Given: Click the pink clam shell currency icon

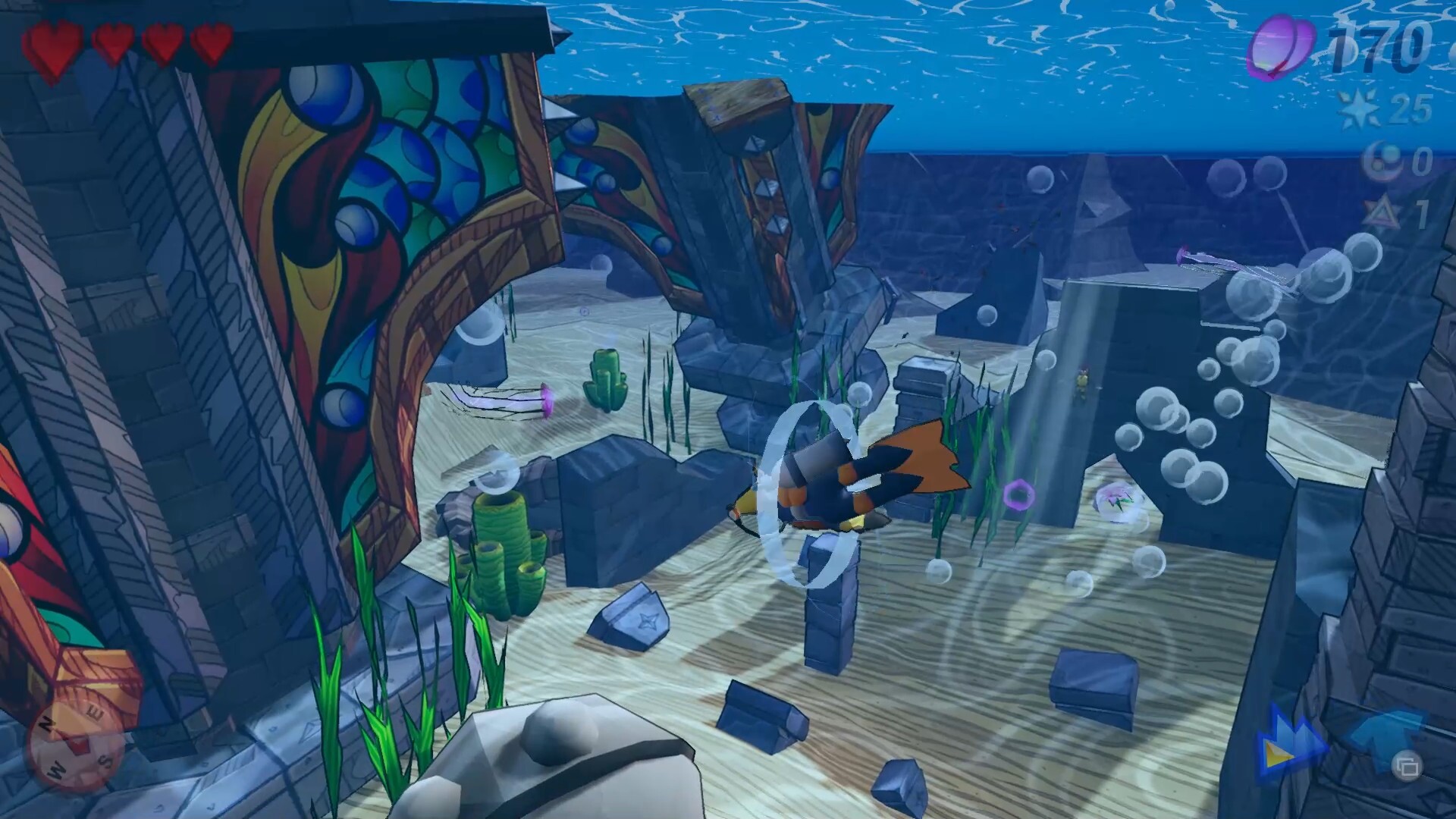Looking at the screenshot, I should (x=1282, y=47).
